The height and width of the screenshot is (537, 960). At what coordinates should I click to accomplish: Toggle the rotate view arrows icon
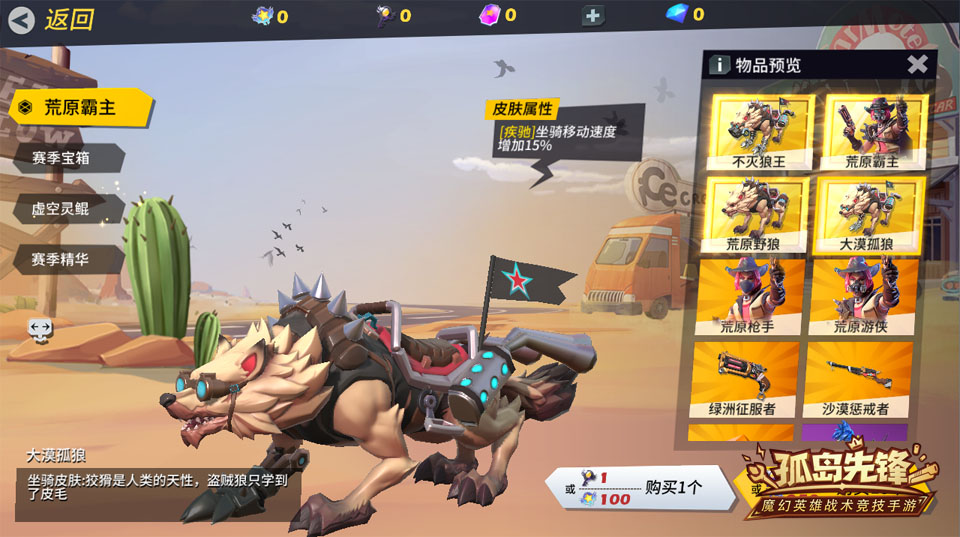click(x=40, y=328)
